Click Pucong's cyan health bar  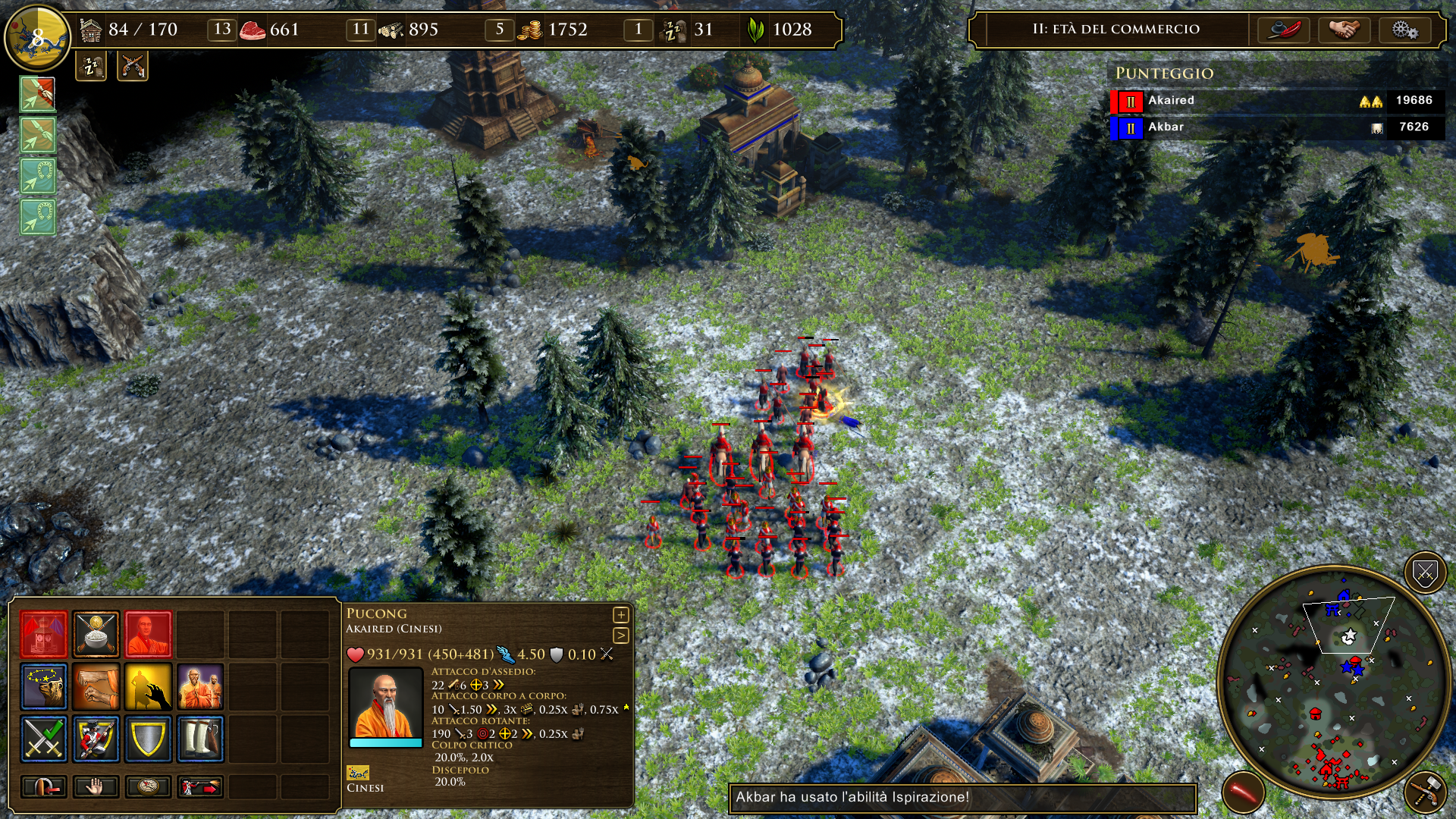tap(385, 744)
